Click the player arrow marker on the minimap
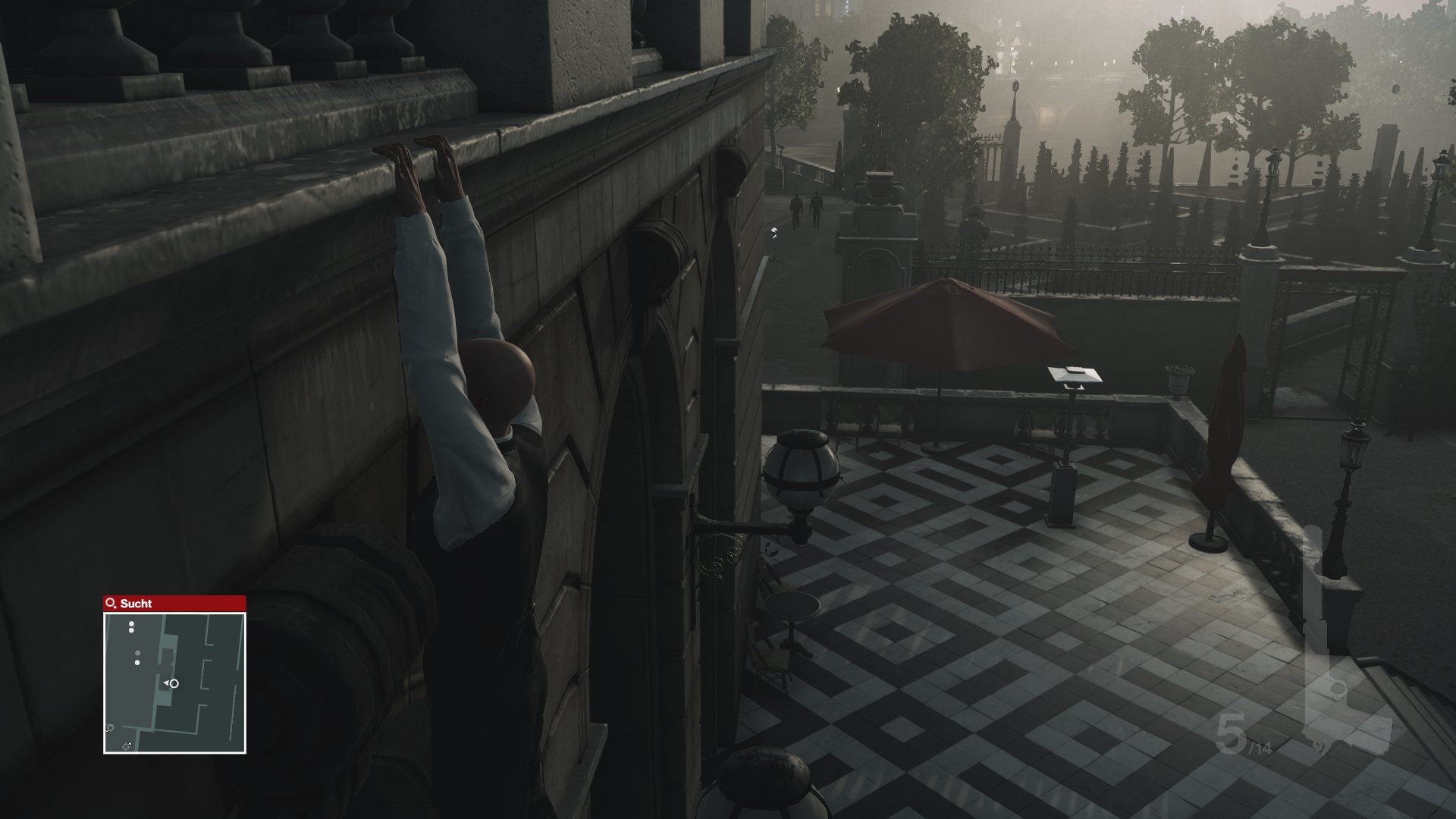Image resolution: width=1456 pixels, height=819 pixels. point(171,682)
